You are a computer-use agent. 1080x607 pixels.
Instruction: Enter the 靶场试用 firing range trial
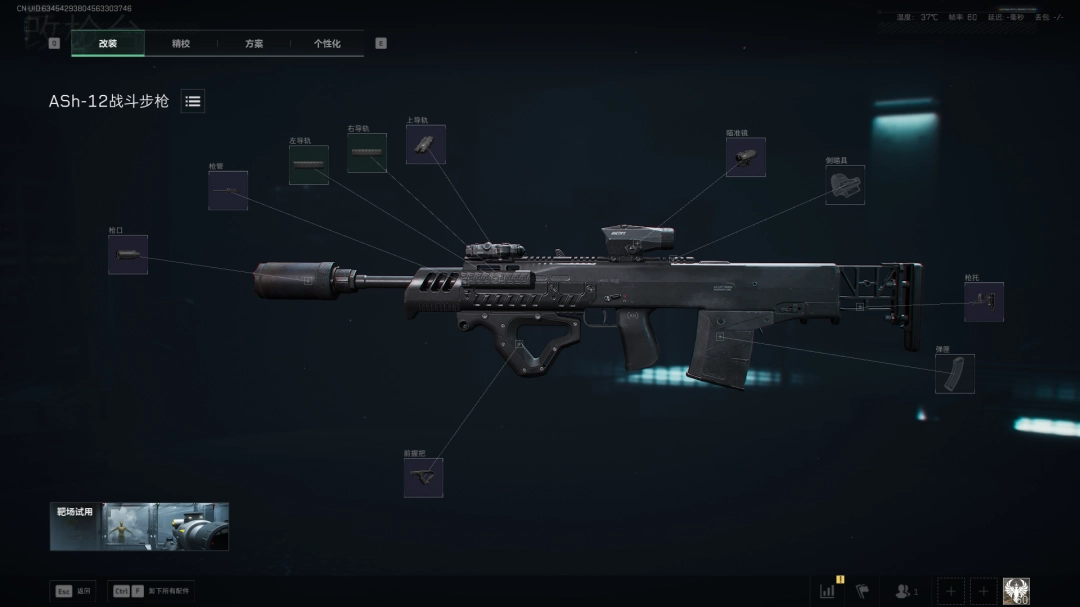point(139,526)
